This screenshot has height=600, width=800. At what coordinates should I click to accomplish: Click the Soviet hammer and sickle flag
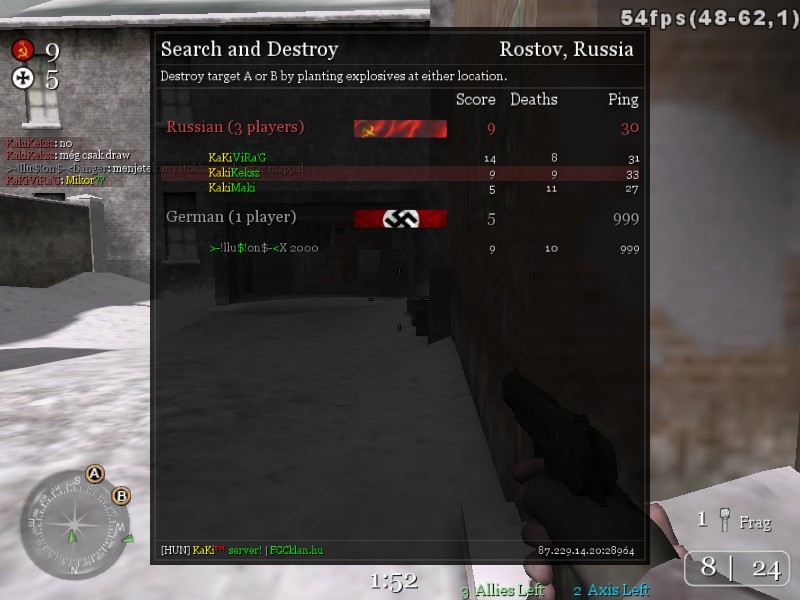click(400, 128)
